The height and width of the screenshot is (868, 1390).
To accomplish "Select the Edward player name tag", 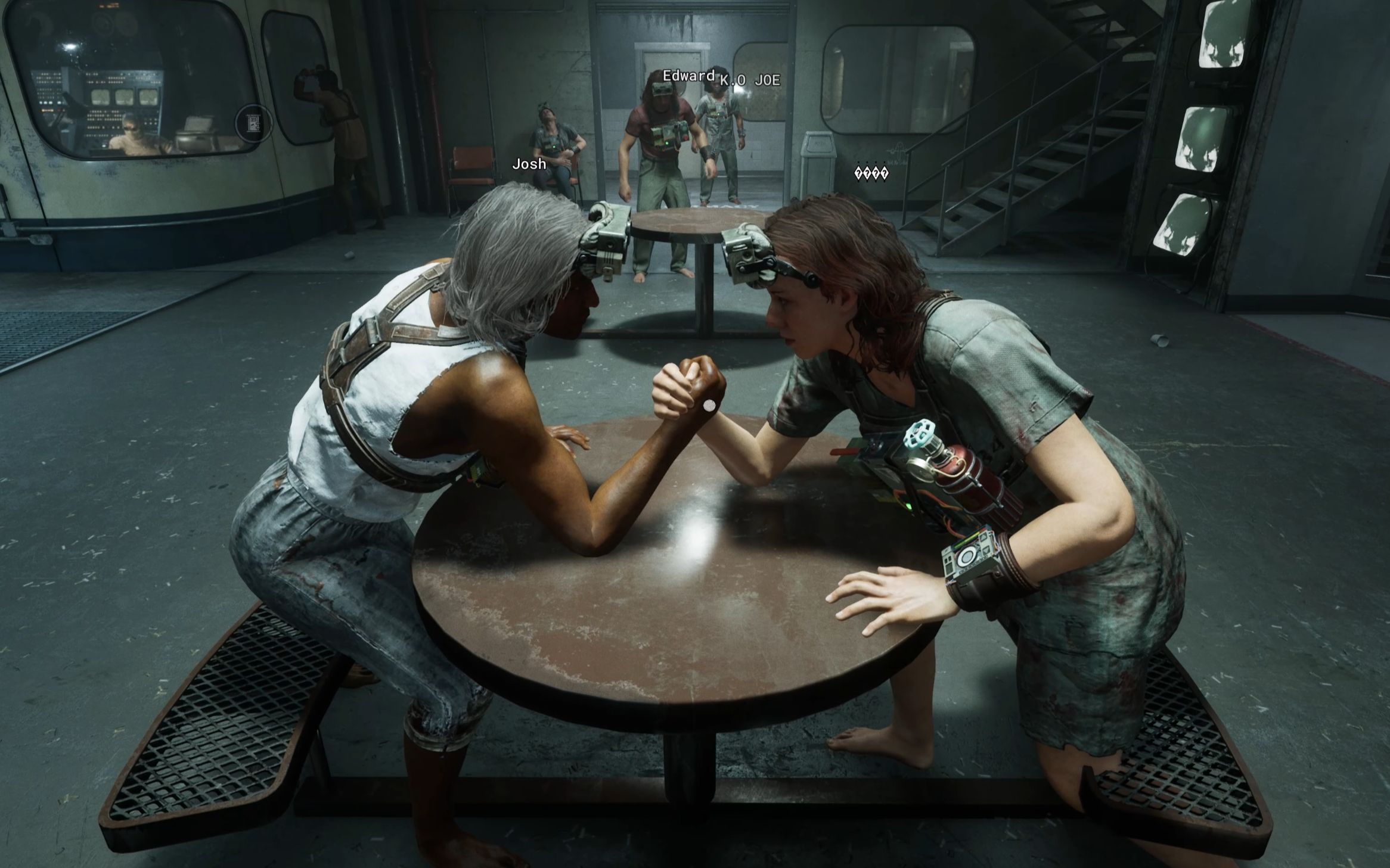I will point(688,76).
